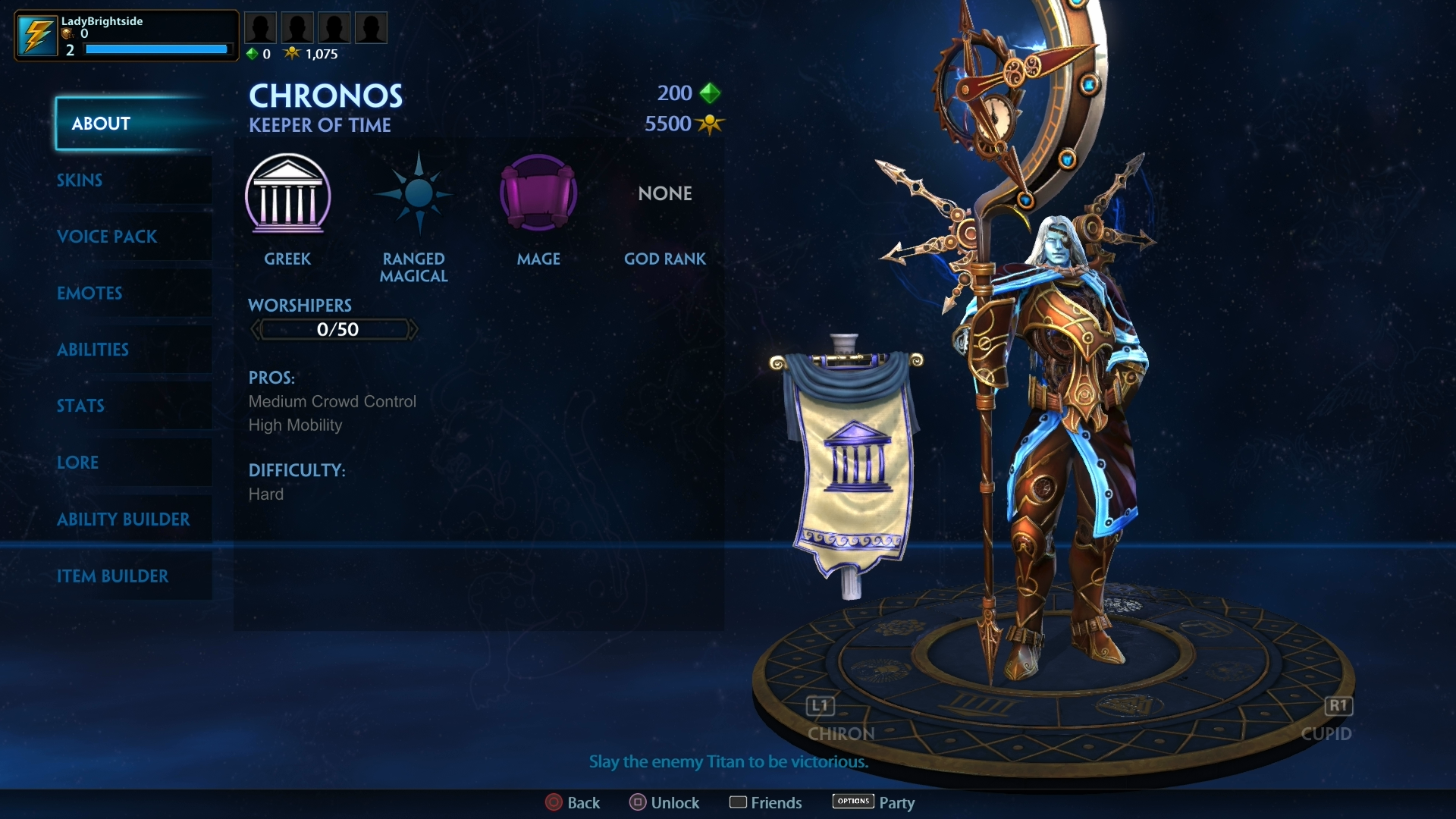Select the Greek pantheon icon
1456x819 pixels.
288,196
